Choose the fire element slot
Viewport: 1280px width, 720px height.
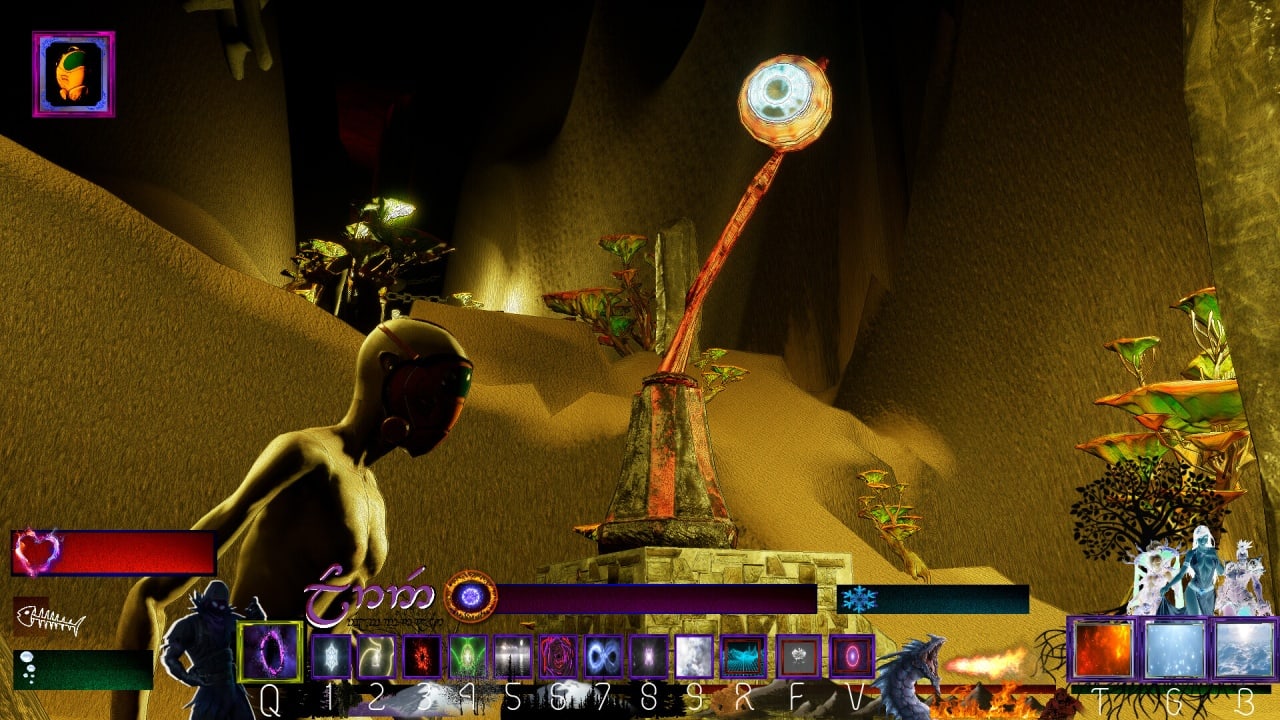pyautogui.click(x=1103, y=649)
